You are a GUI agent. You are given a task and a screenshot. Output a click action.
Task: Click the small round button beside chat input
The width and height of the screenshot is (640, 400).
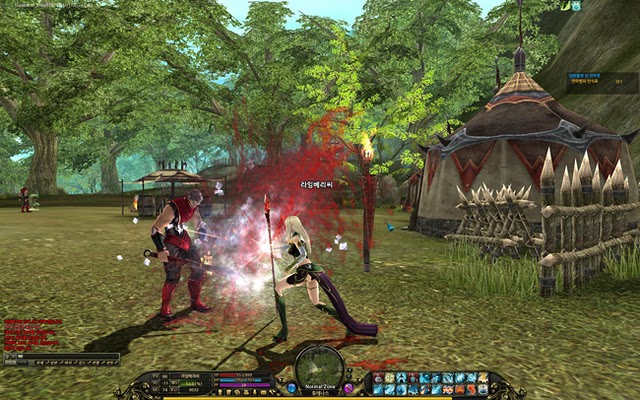pyautogui.click(x=8, y=356)
